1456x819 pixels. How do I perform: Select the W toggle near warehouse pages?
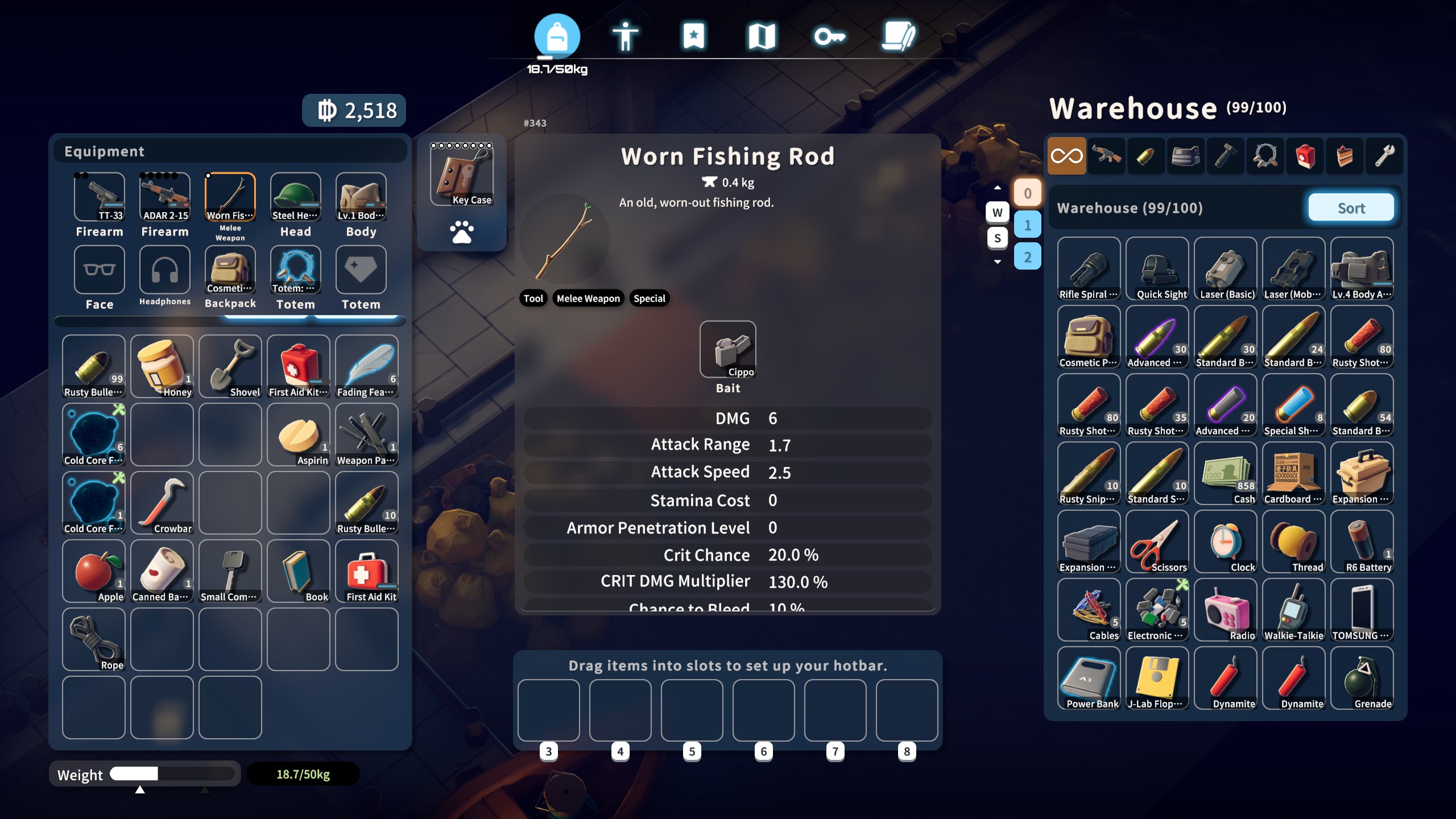click(x=999, y=213)
